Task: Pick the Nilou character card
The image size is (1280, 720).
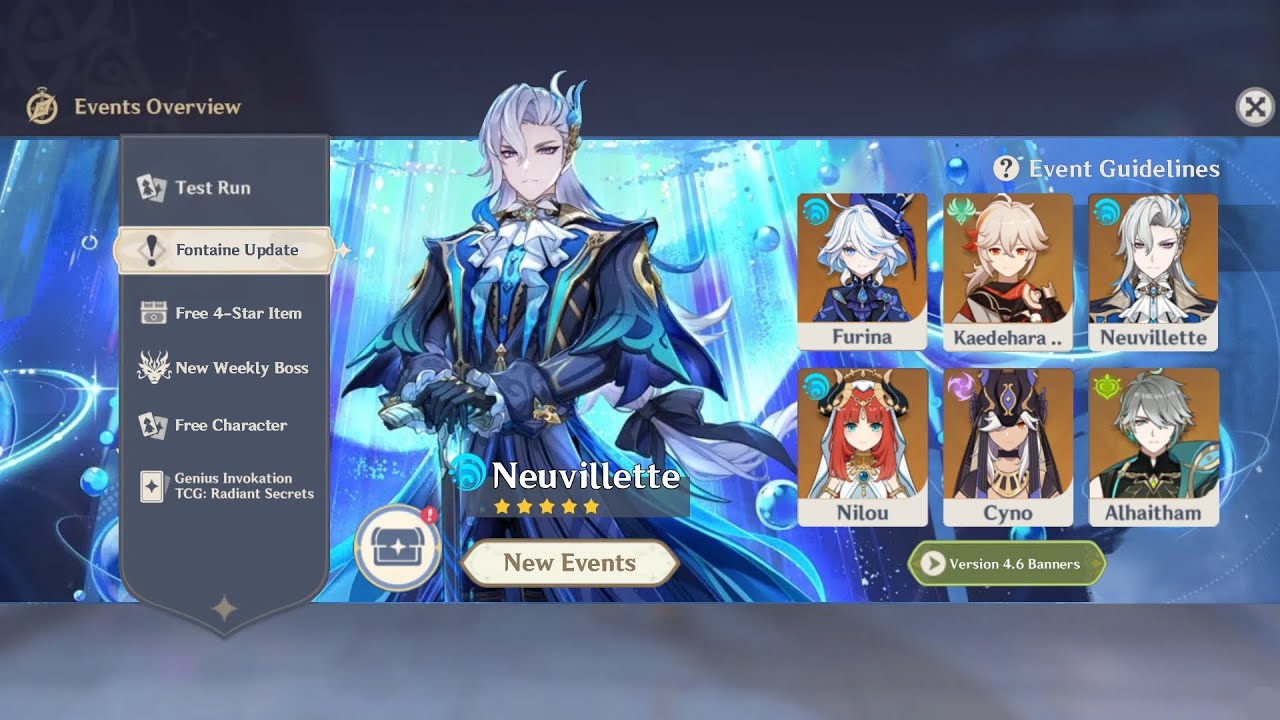Action: 862,446
